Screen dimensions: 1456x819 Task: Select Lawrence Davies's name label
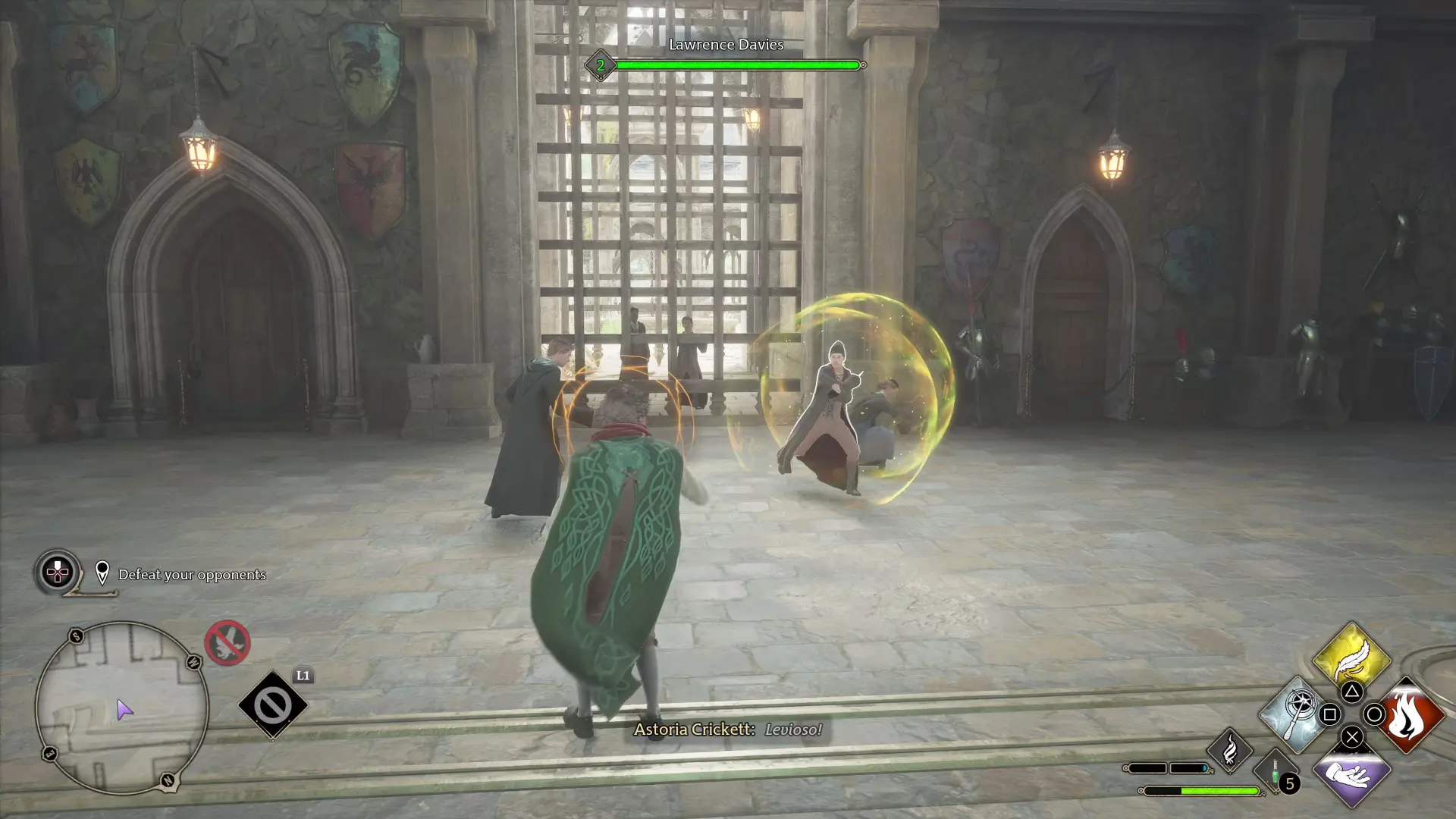click(725, 45)
